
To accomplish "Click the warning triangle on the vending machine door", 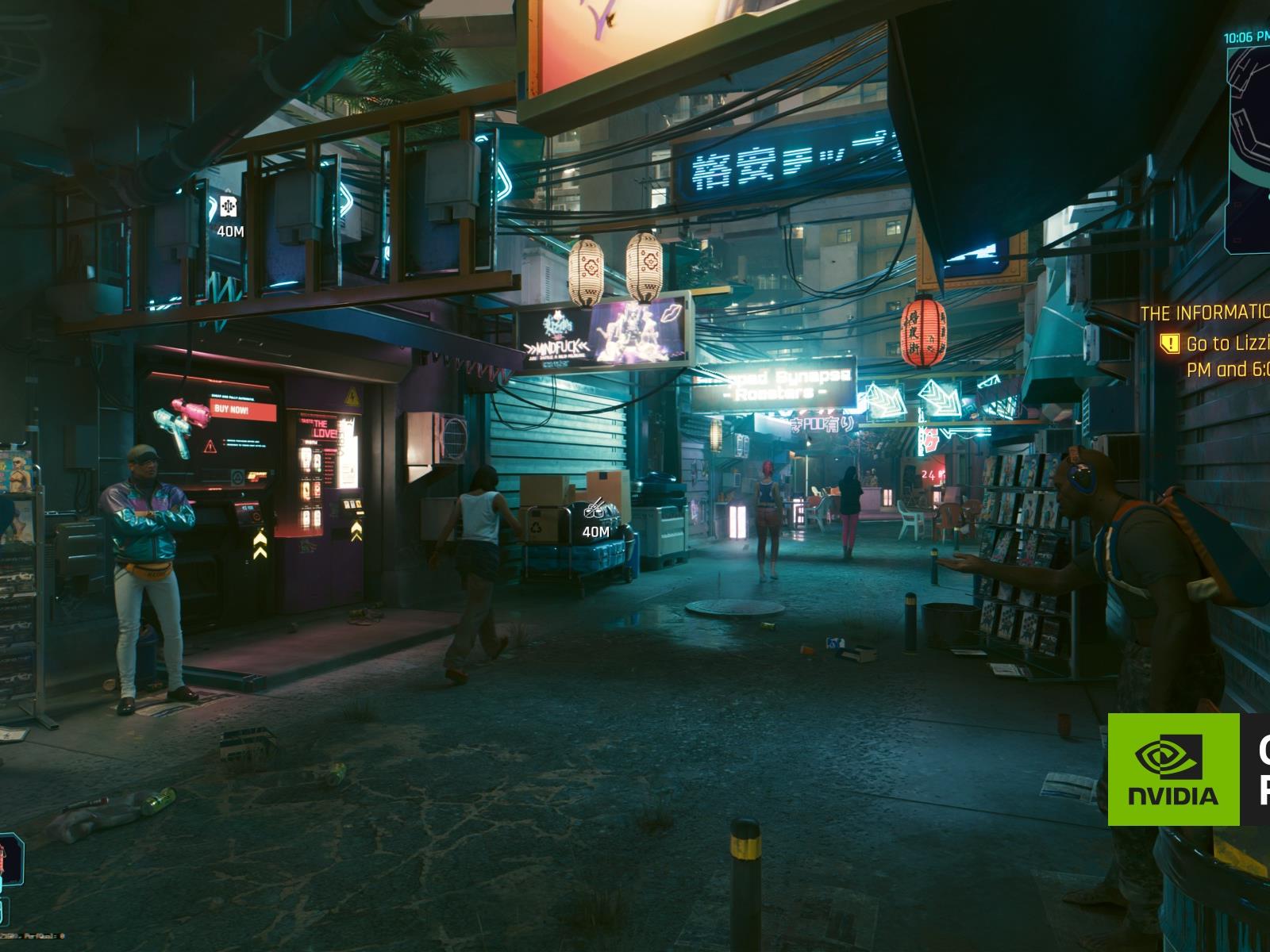I will click(x=352, y=397).
